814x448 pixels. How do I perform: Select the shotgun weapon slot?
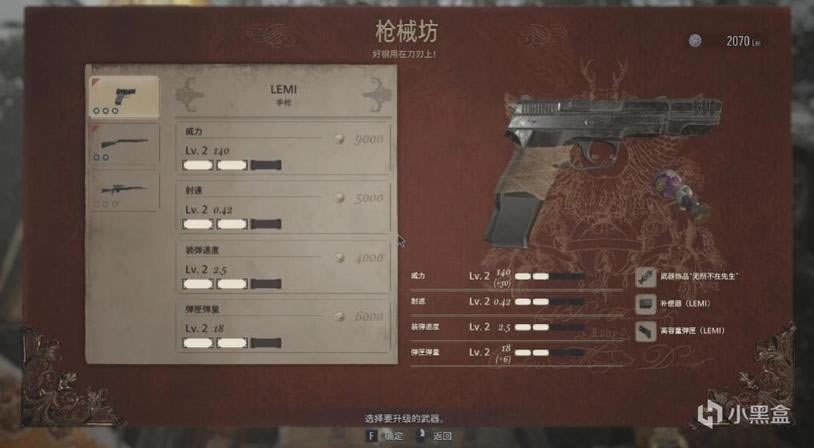tap(124, 143)
